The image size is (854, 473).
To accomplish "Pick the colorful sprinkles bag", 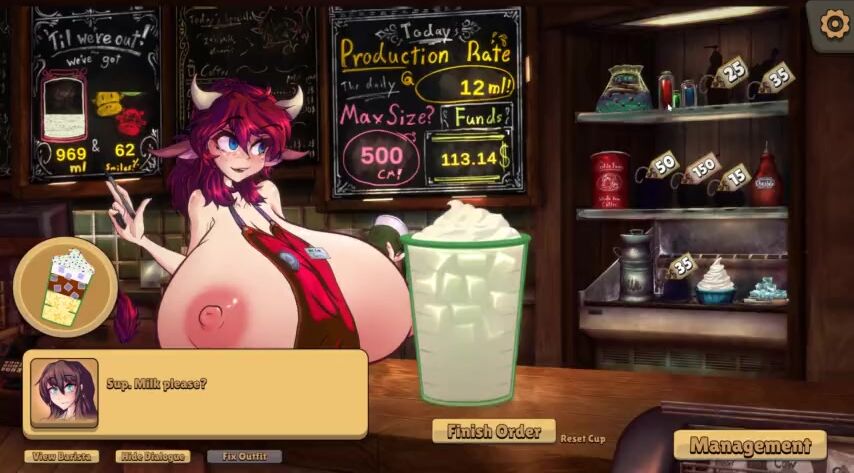I will tap(624, 89).
